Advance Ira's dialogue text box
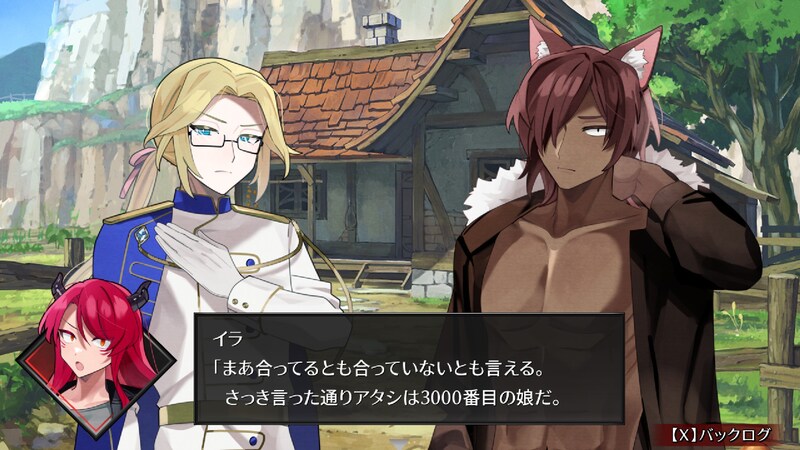 [408, 368]
